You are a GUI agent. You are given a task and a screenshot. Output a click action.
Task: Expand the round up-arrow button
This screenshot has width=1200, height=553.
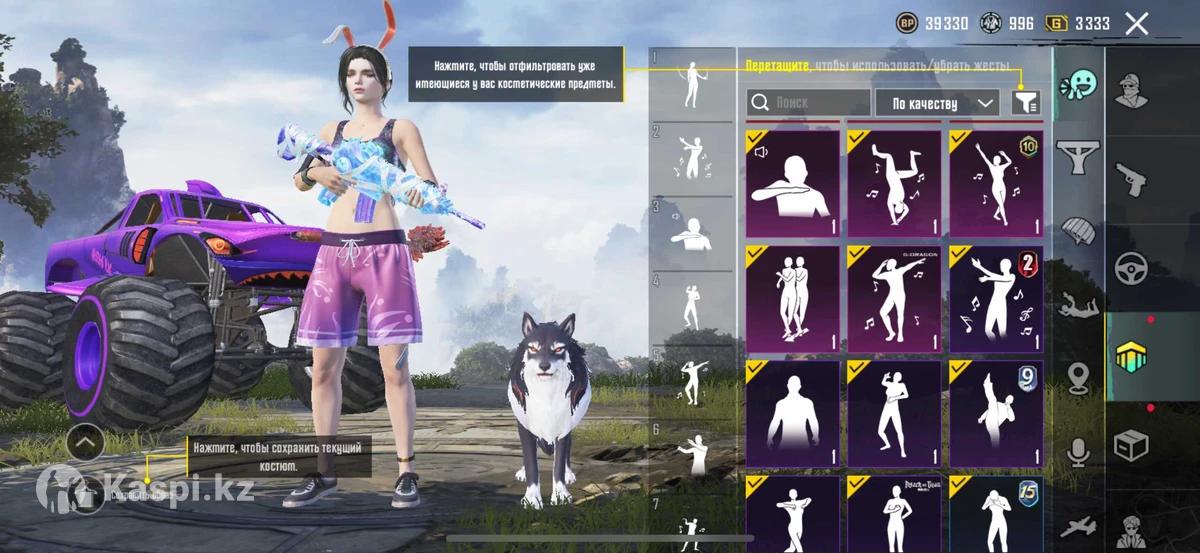point(87,441)
